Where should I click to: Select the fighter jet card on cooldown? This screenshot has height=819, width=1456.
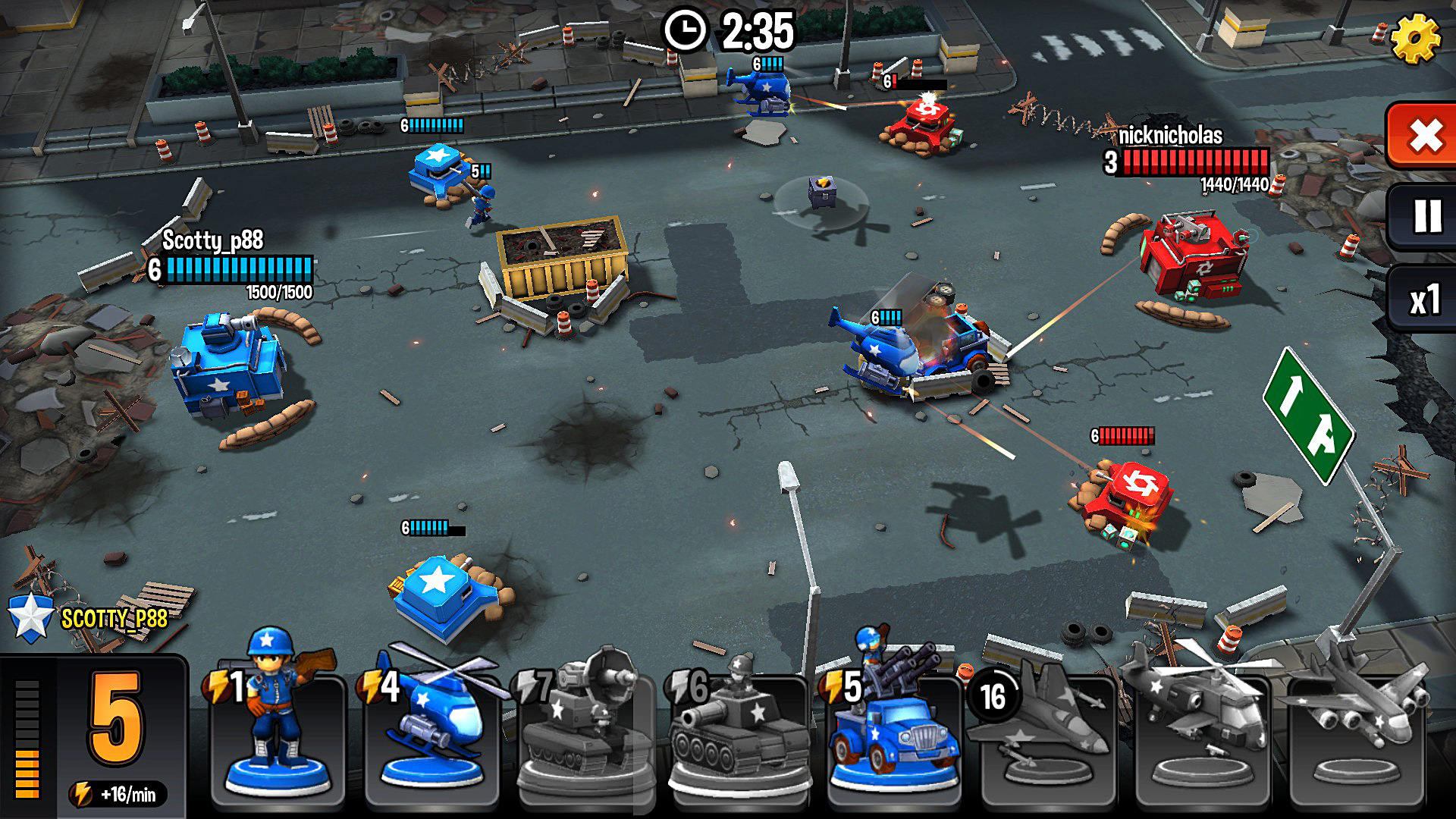[x=1046, y=728]
